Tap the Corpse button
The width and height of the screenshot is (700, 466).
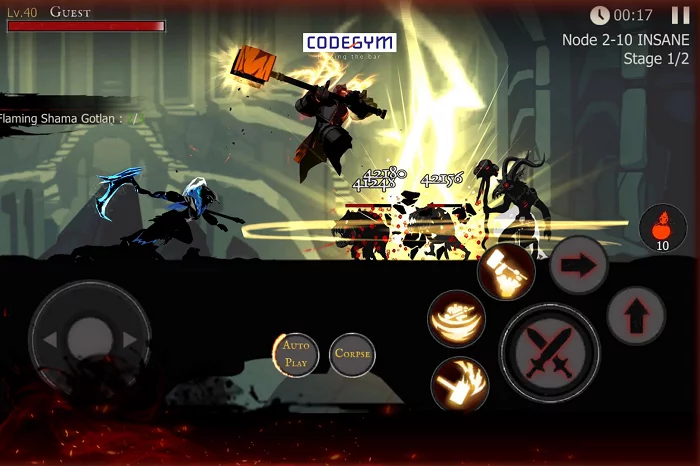352,354
